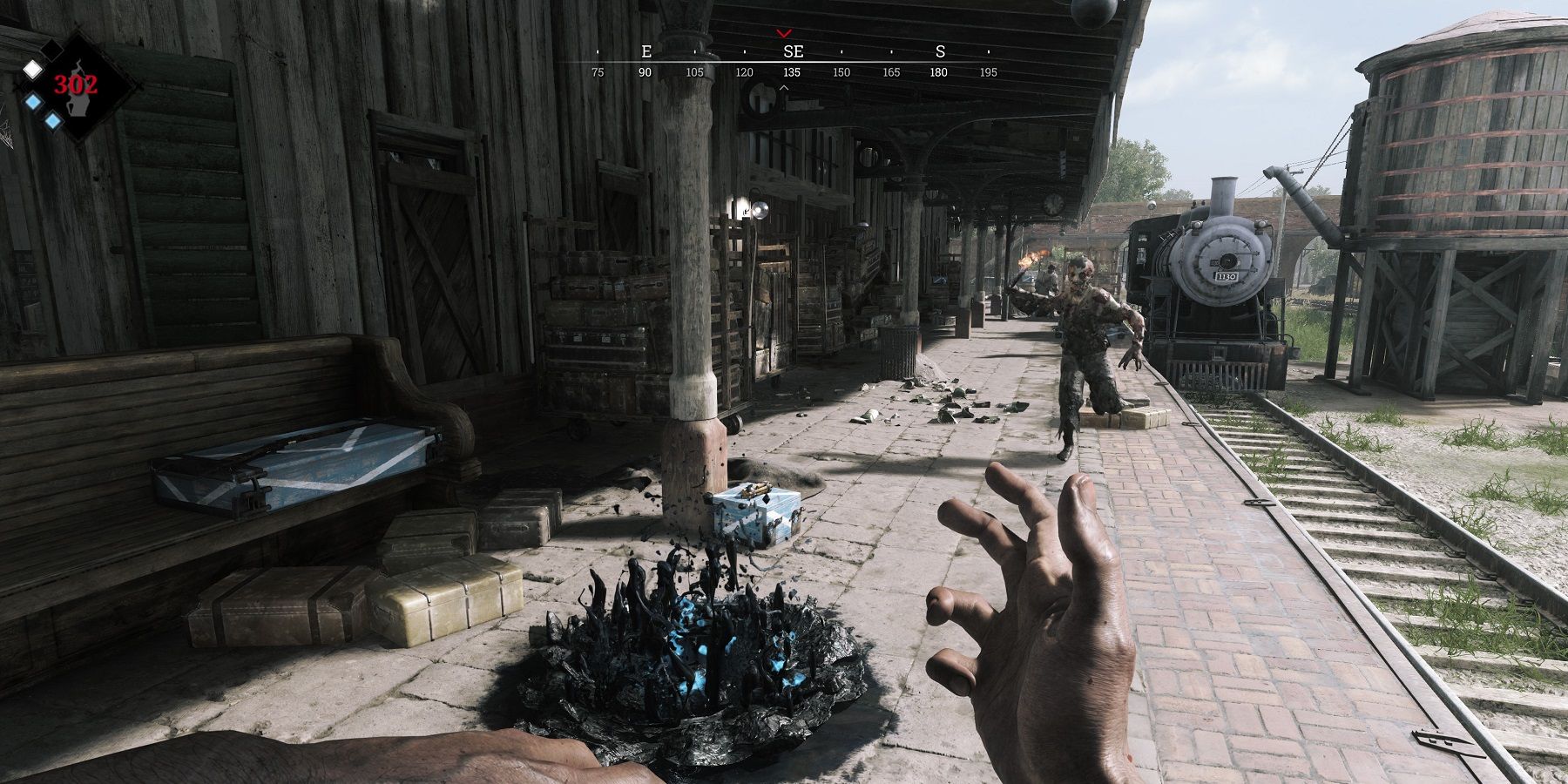This screenshot has height=784, width=1568.
Task: Click the lower blue diamond indicator
Action: 52,121
